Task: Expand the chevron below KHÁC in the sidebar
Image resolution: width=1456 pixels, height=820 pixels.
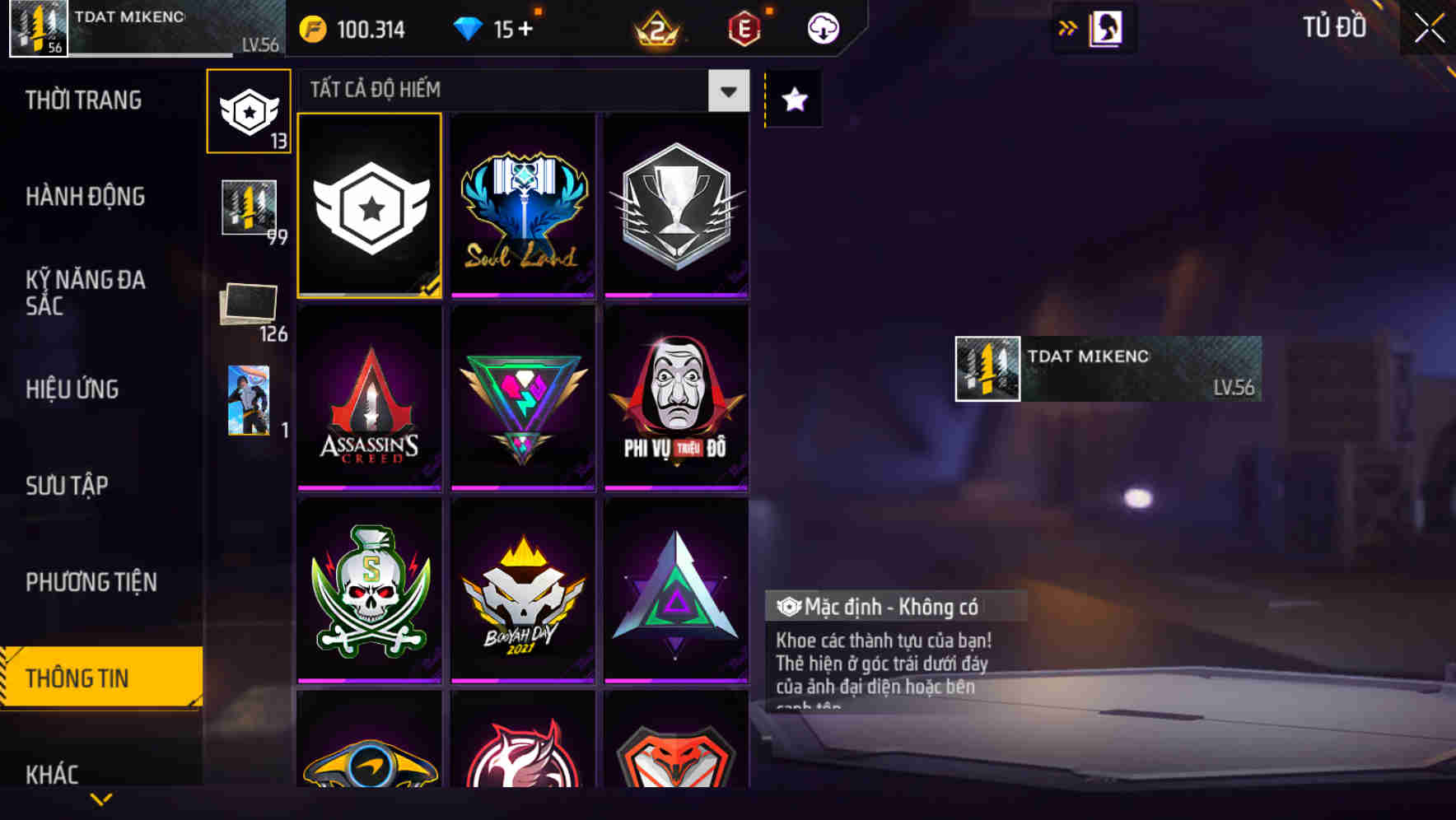Action: click(100, 799)
